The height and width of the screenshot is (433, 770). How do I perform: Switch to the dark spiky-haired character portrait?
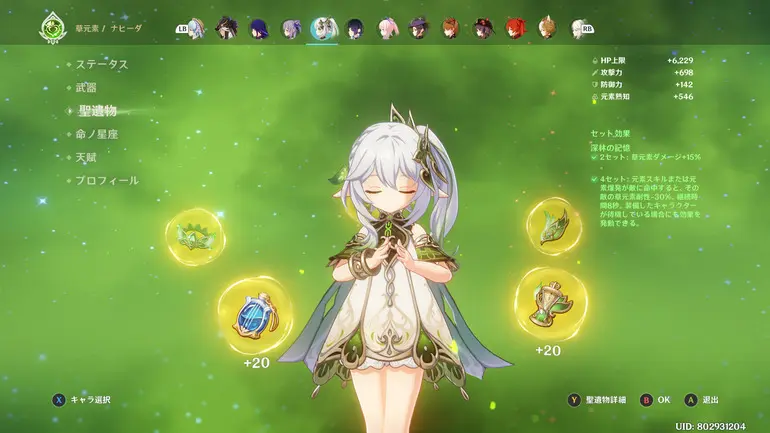pos(226,28)
